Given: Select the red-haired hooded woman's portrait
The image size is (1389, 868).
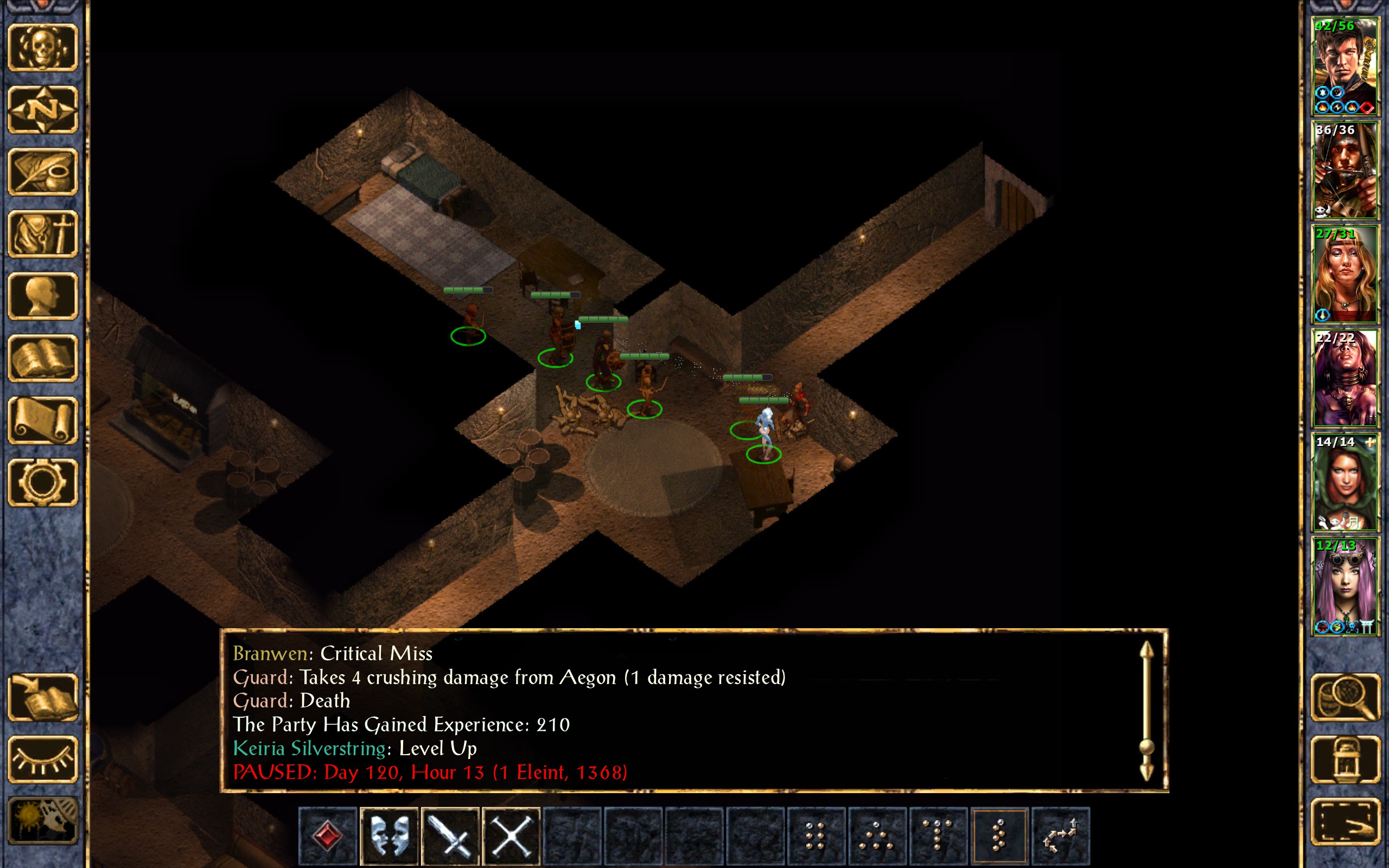Looking at the screenshot, I should tap(1345, 482).
